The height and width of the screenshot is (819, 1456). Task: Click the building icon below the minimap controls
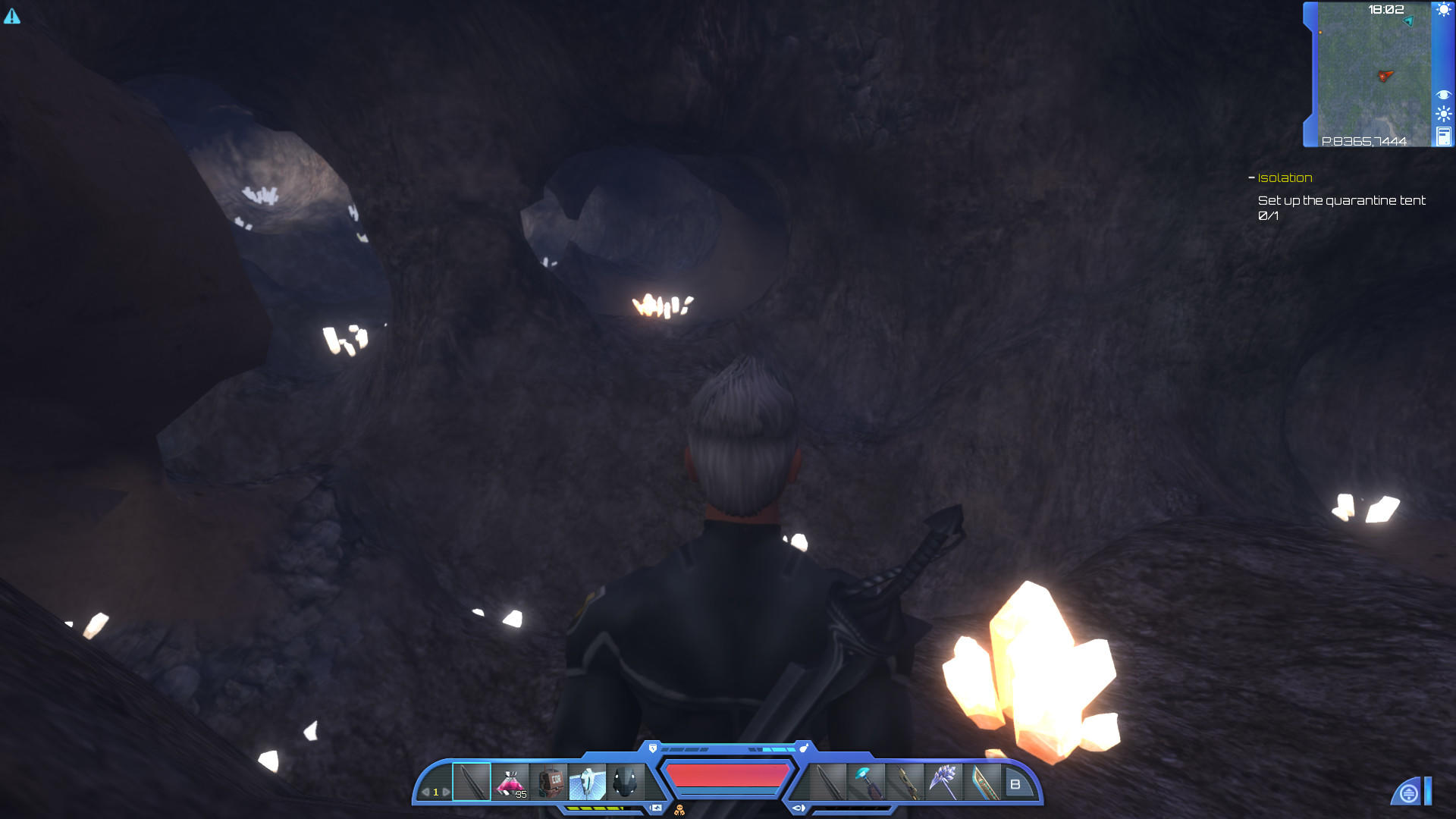(1444, 136)
